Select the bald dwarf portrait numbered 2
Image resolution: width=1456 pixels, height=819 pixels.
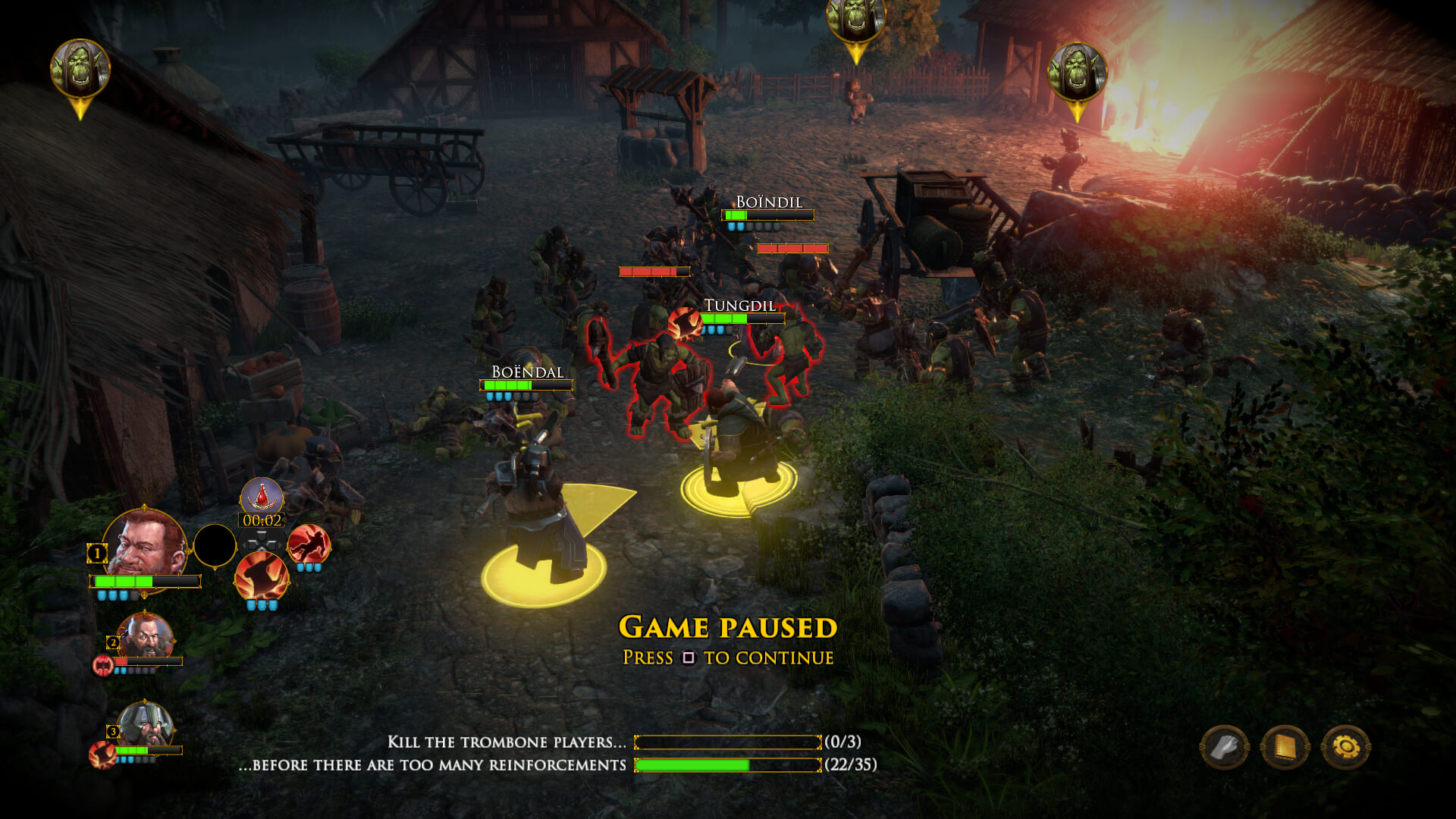coord(144,637)
